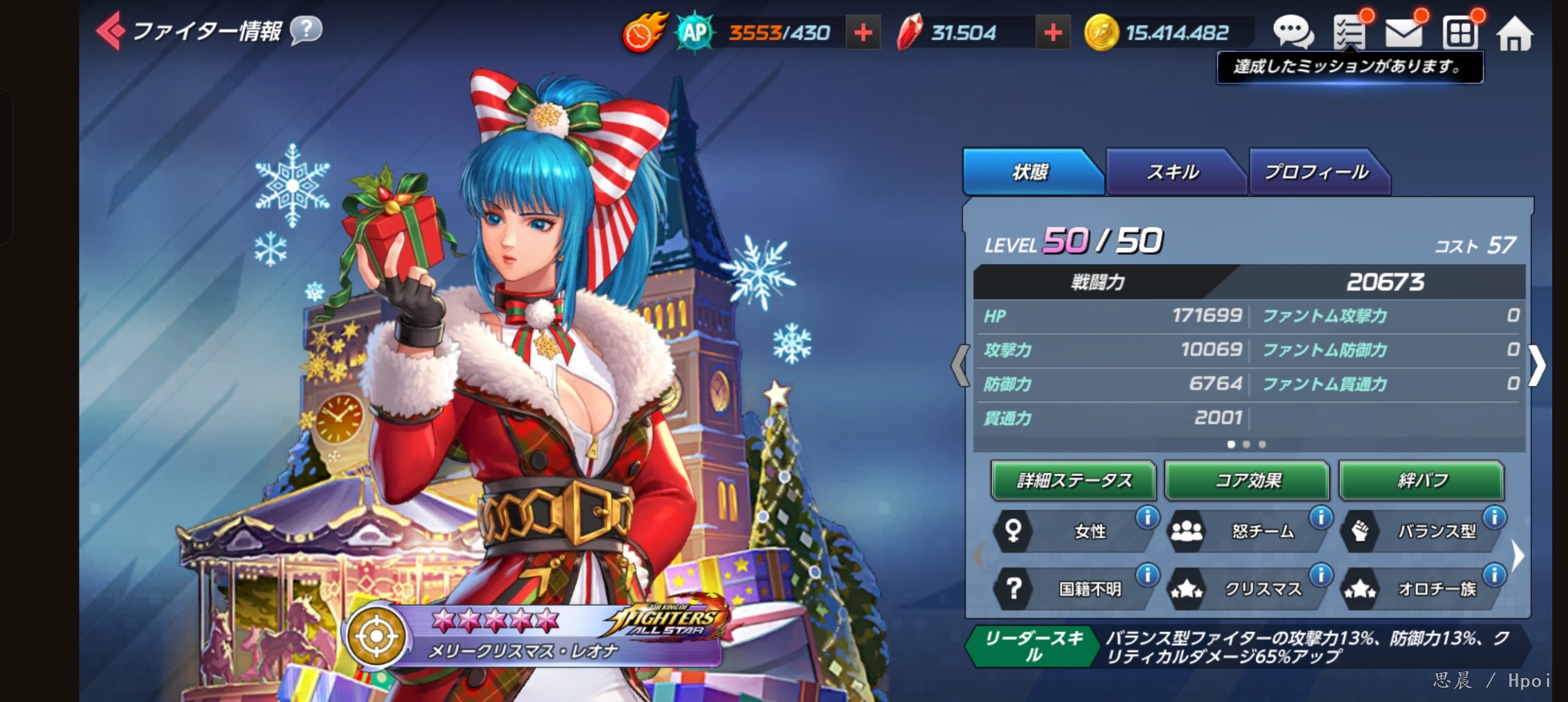Show コア効果 core effects
This screenshot has width=1568, height=702.
coord(1247,480)
